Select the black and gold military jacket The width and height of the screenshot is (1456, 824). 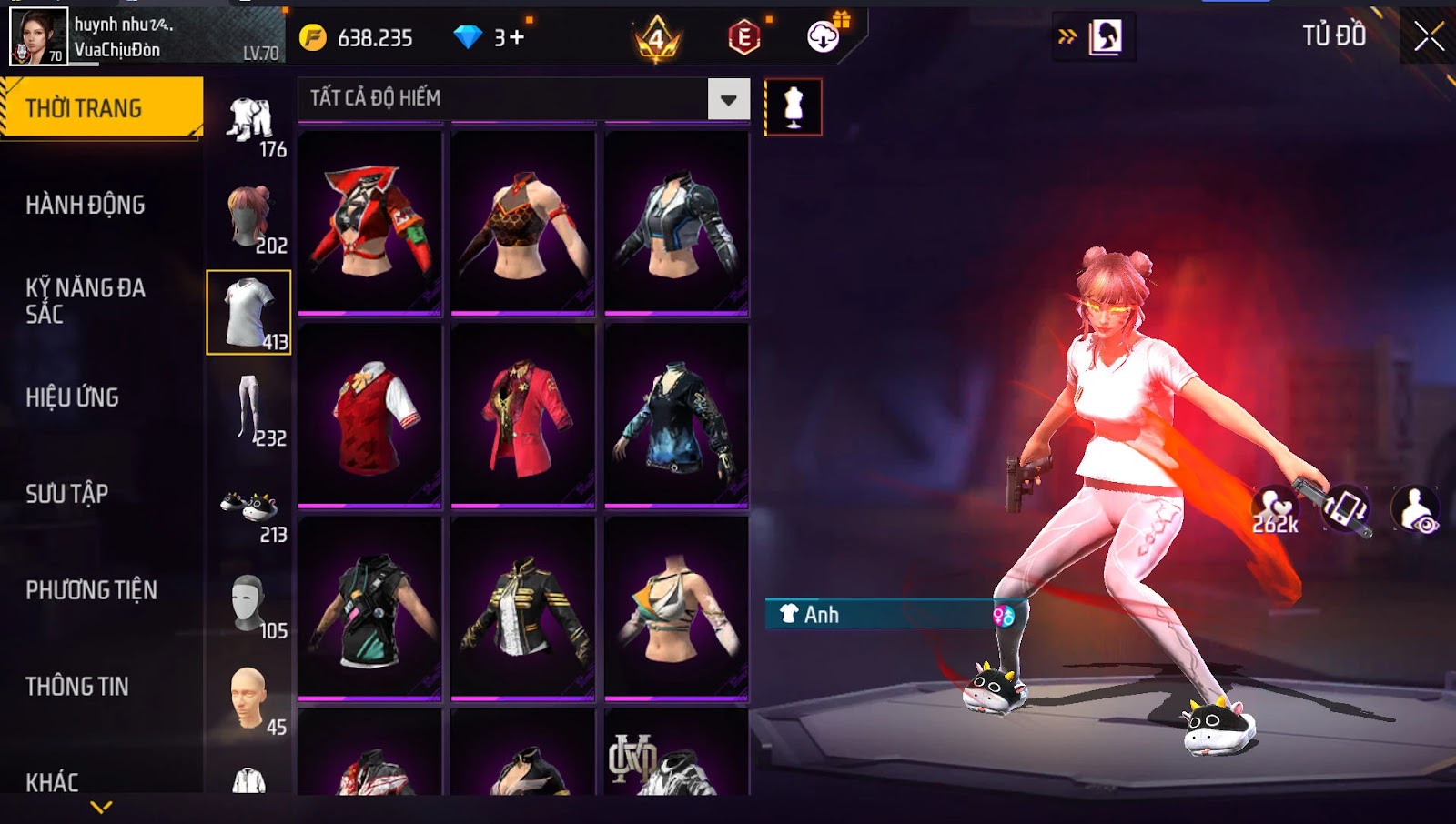tap(523, 608)
